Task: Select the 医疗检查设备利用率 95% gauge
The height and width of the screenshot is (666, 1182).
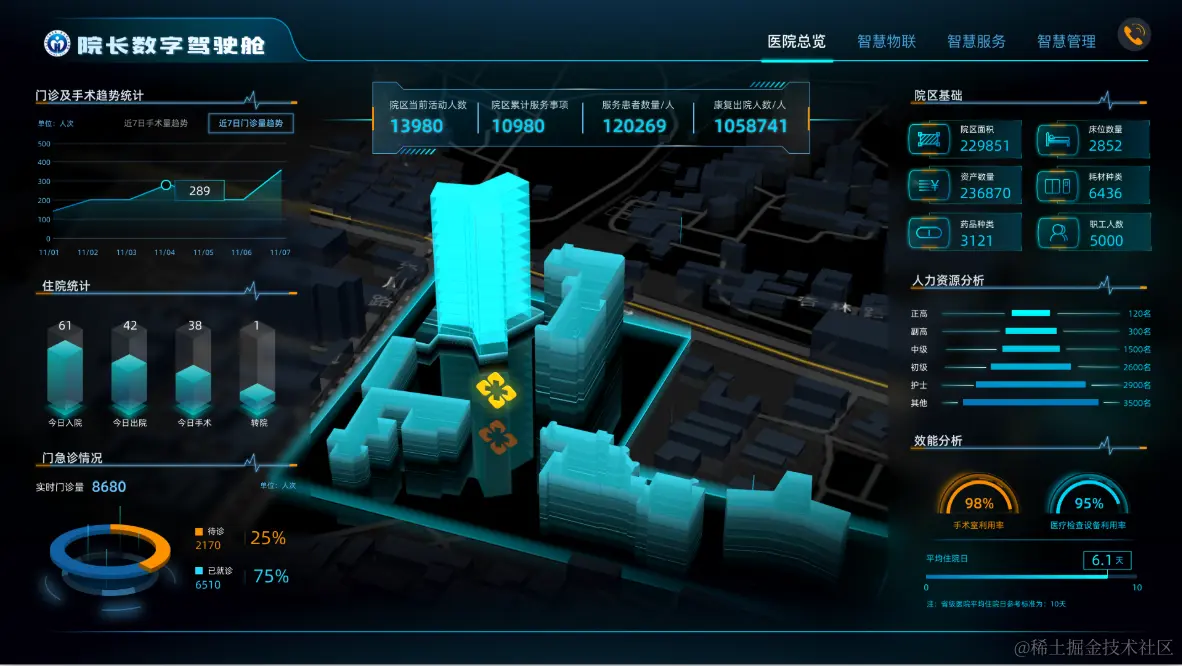Action: [1088, 501]
